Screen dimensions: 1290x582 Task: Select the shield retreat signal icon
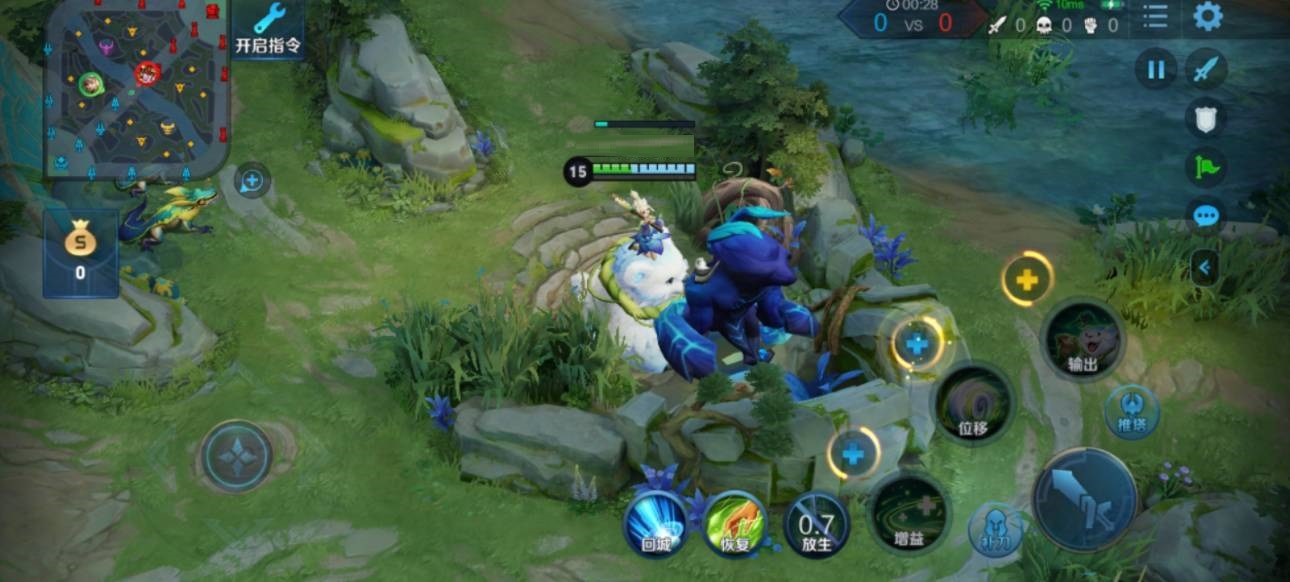click(x=1206, y=118)
